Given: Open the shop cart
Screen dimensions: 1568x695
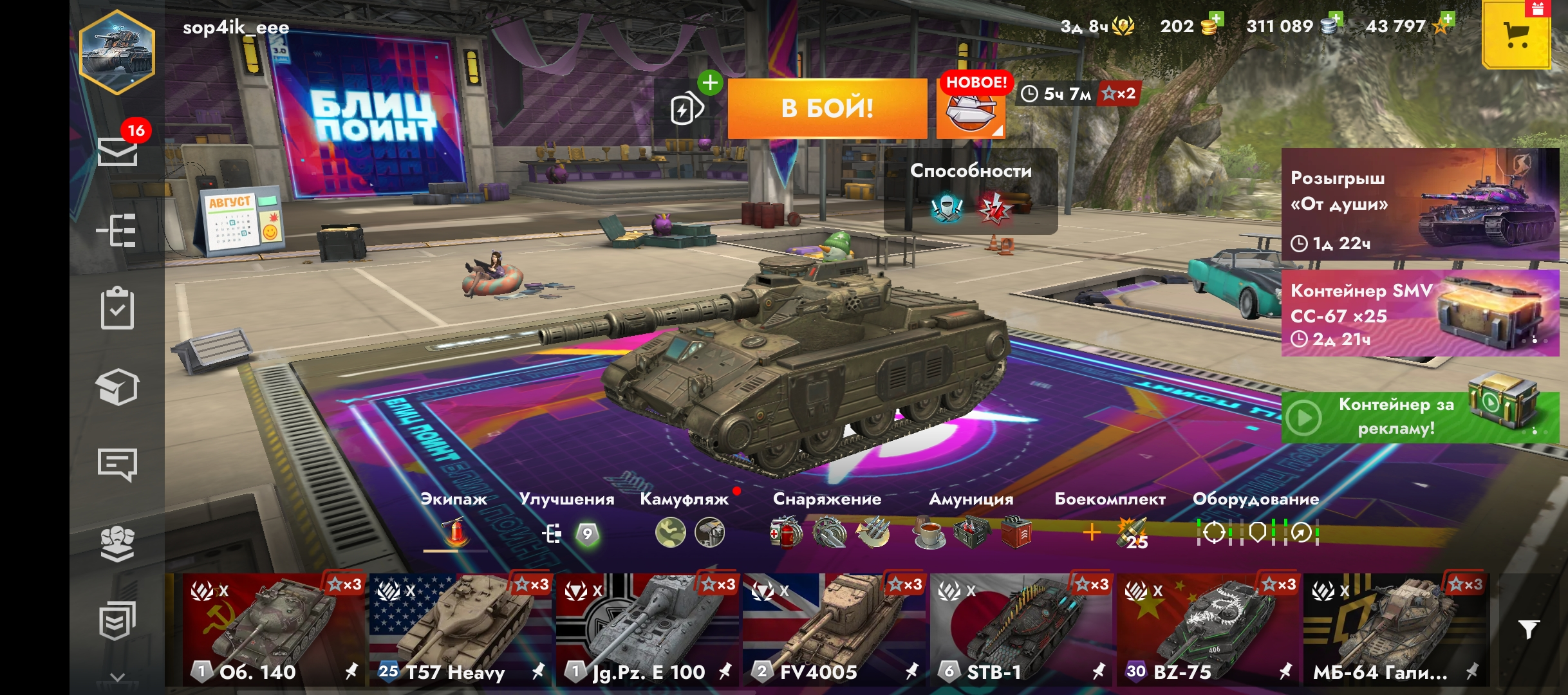Looking at the screenshot, I should (1516, 35).
